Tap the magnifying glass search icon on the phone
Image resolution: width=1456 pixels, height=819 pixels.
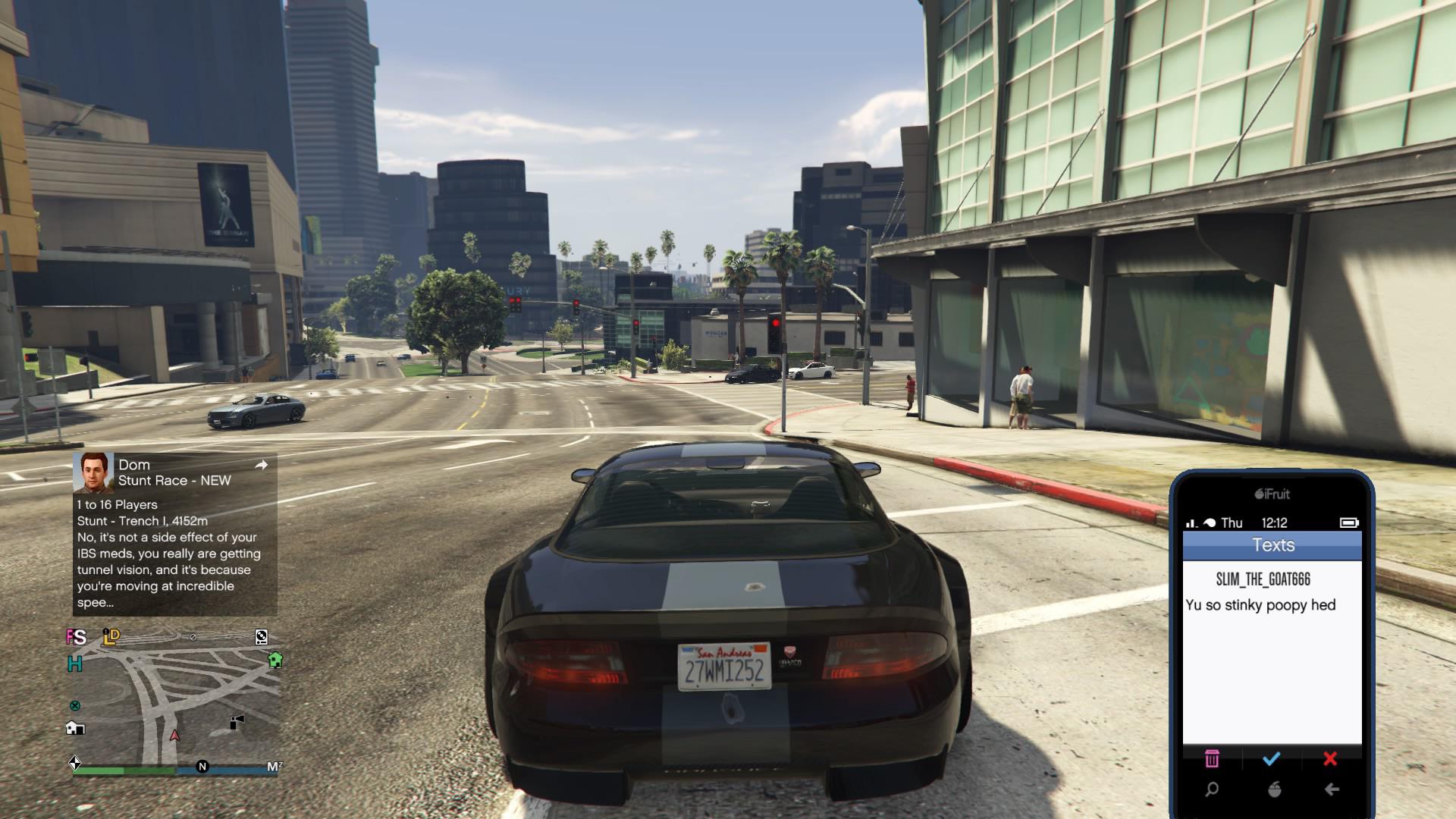(x=1212, y=791)
